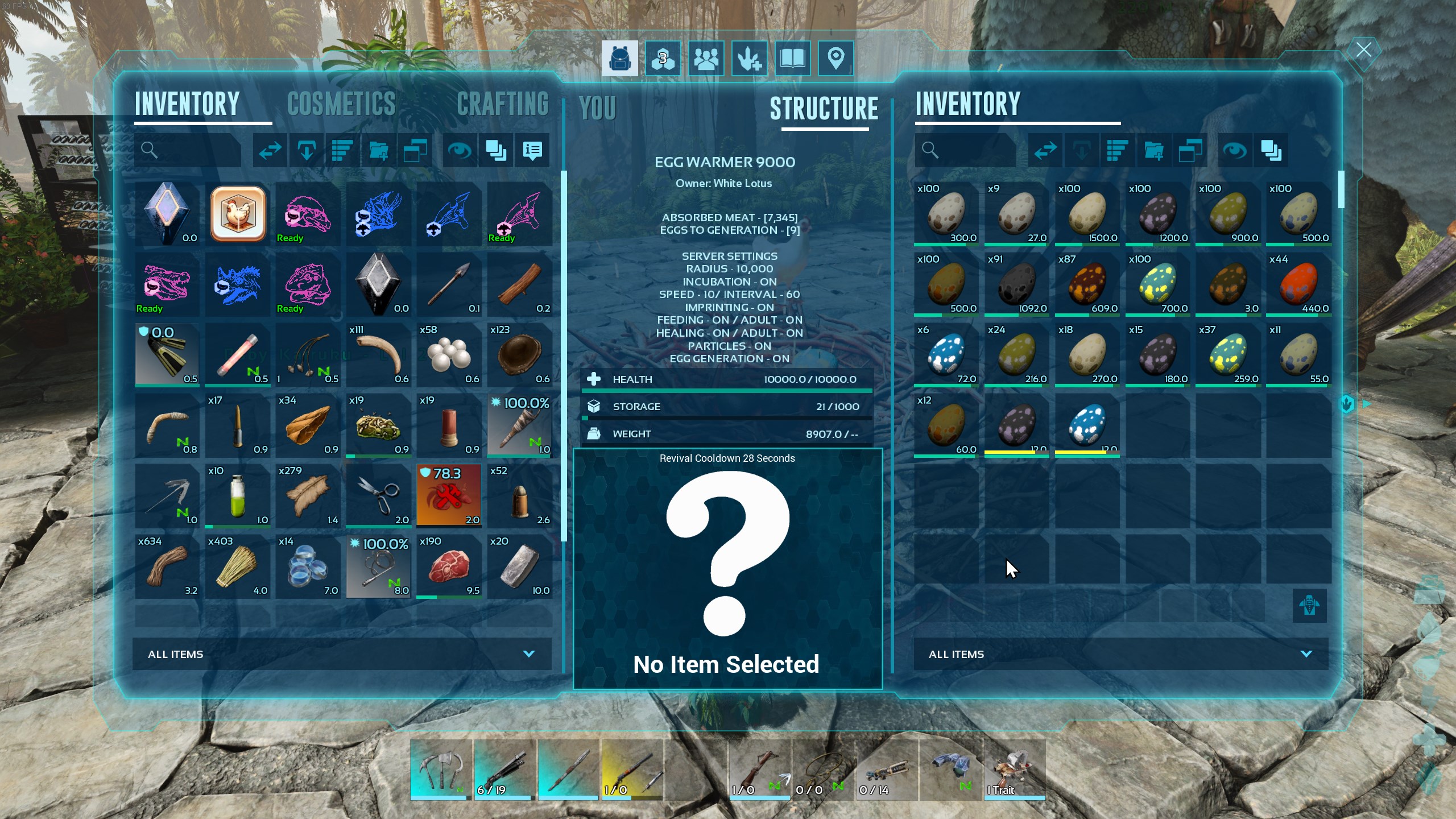Select the scissors item slot
Image resolution: width=1456 pixels, height=819 pixels.
(x=378, y=496)
